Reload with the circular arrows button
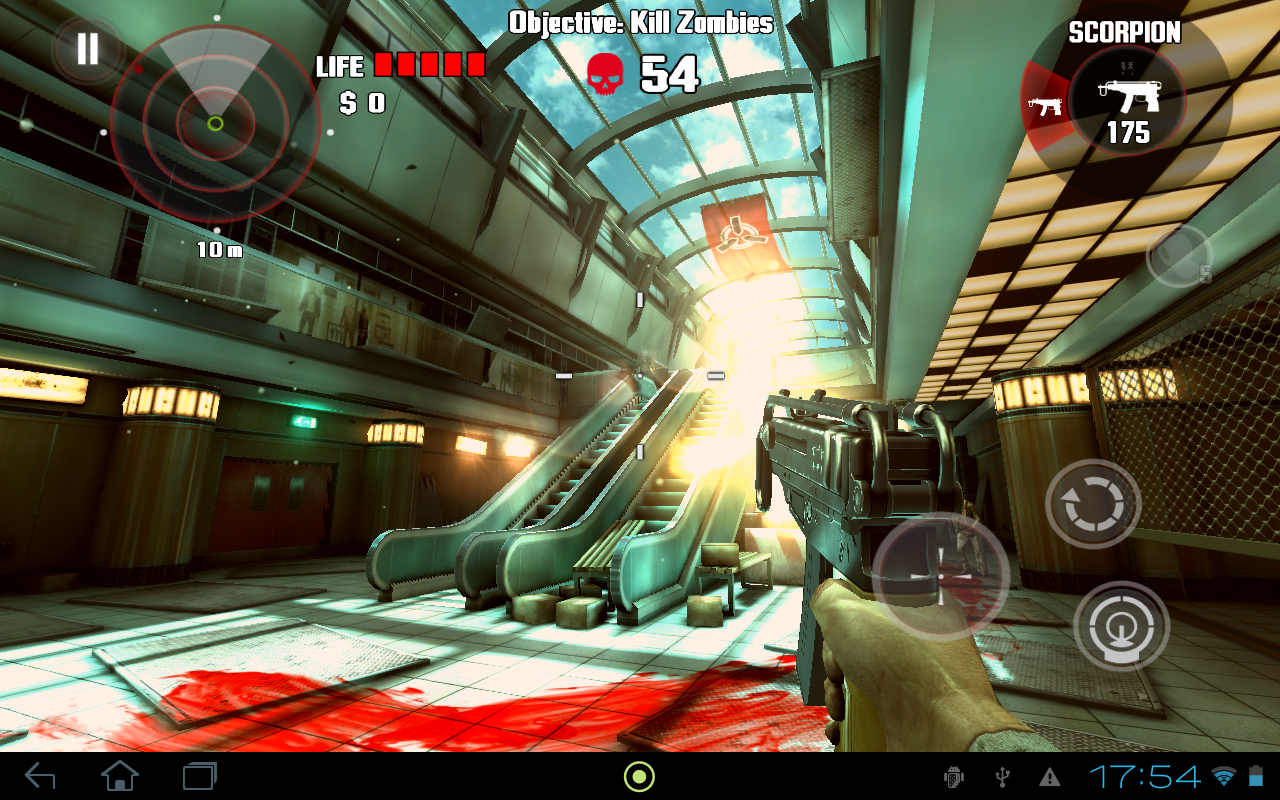The height and width of the screenshot is (800, 1280). pos(1093,504)
